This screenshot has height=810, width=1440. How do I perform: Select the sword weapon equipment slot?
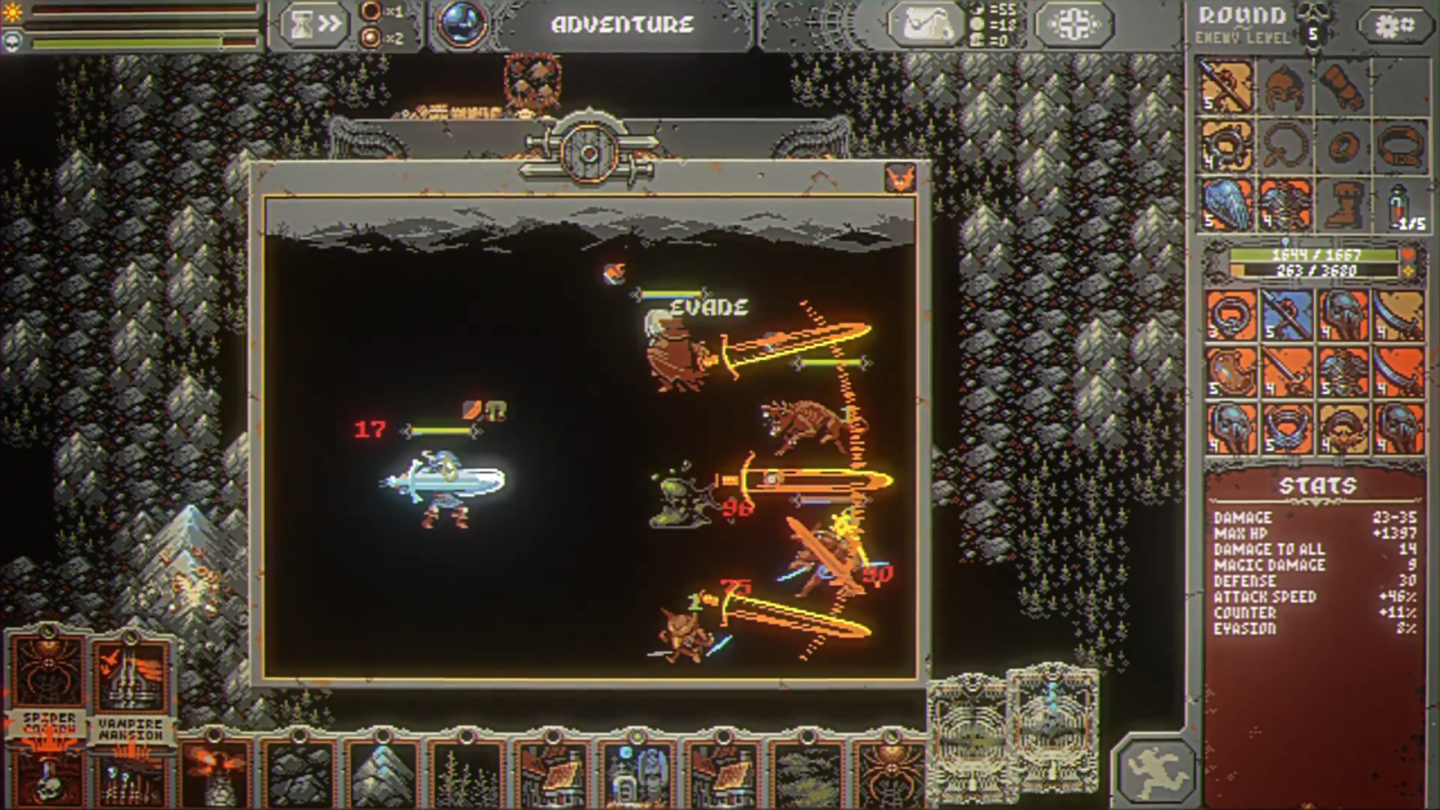pyautogui.click(x=1226, y=86)
